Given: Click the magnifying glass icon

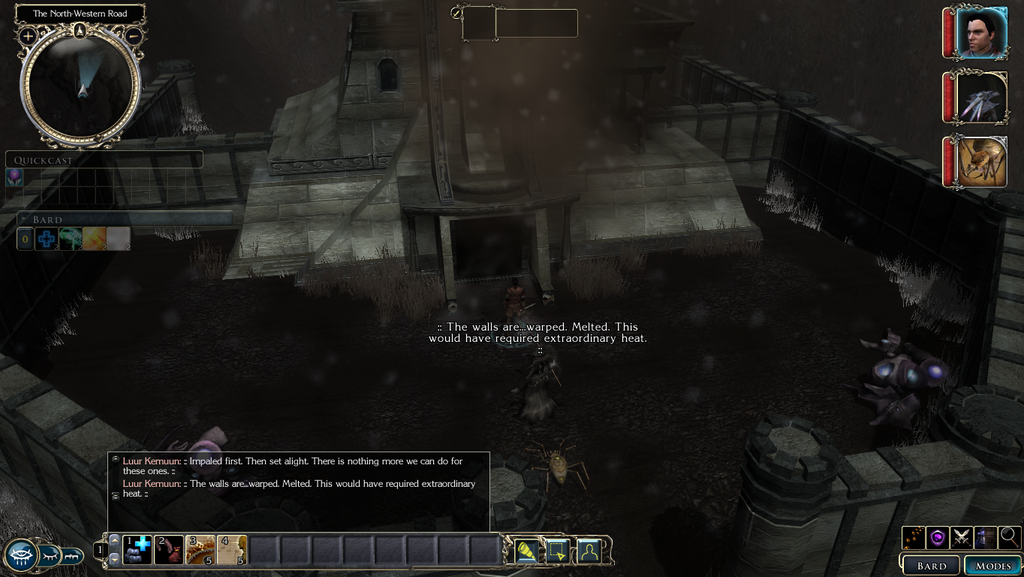Looking at the screenshot, I should point(1009,537).
